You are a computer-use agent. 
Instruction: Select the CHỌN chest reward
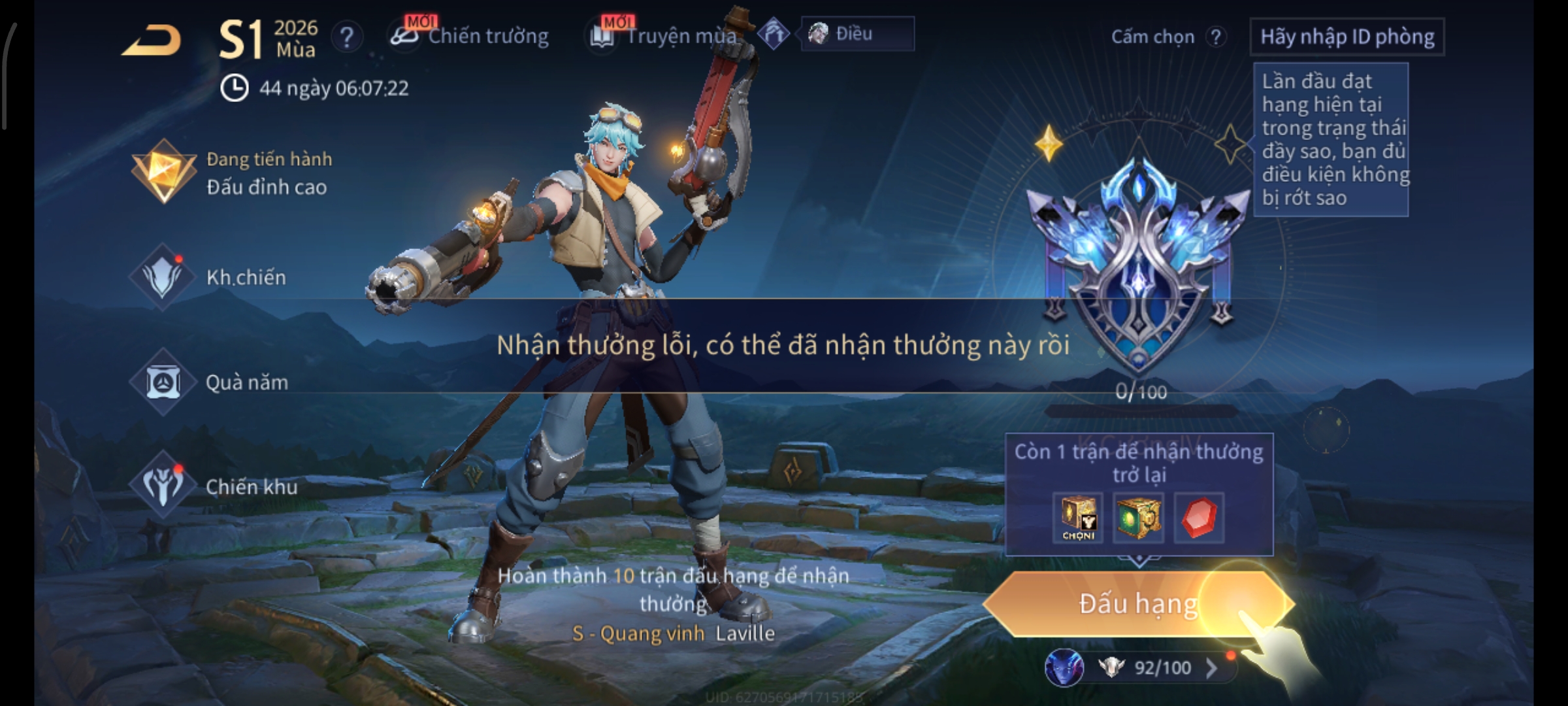coord(1078,518)
